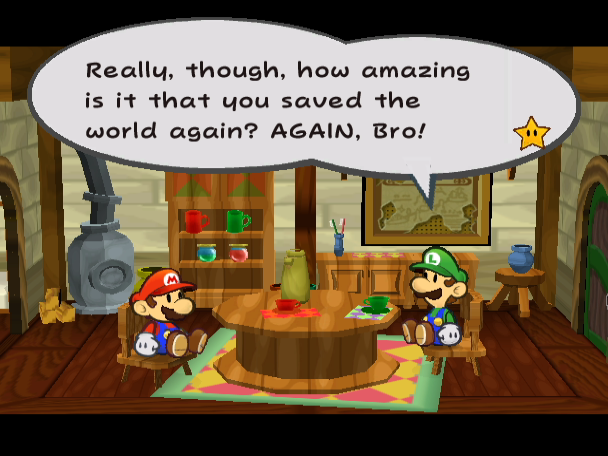Click Luigi's speech bubble text
Image resolution: width=608 pixels, height=456 pixels.
(278, 101)
